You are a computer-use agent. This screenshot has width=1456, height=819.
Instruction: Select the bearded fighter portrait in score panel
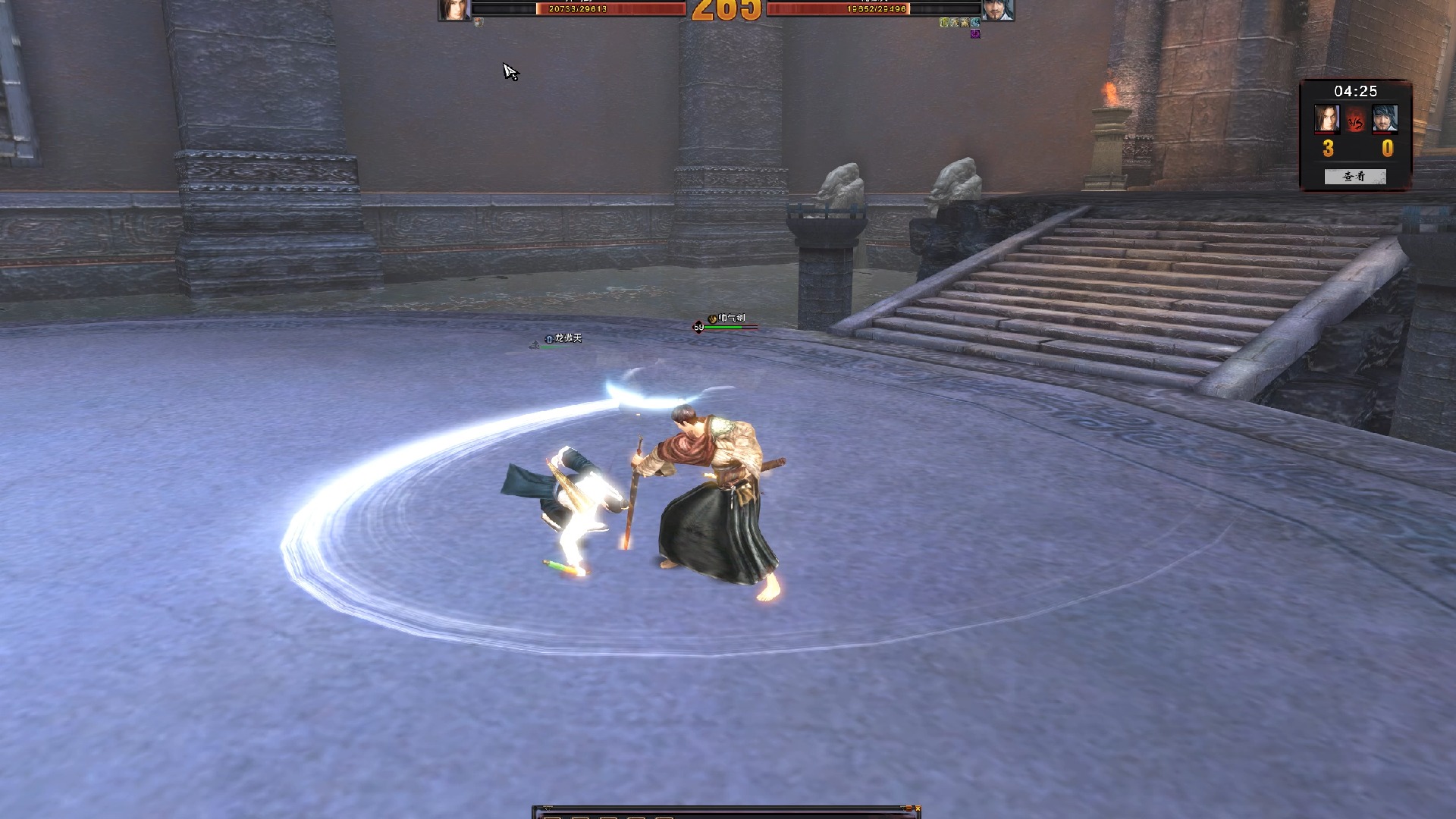[x=1385, y=119]
